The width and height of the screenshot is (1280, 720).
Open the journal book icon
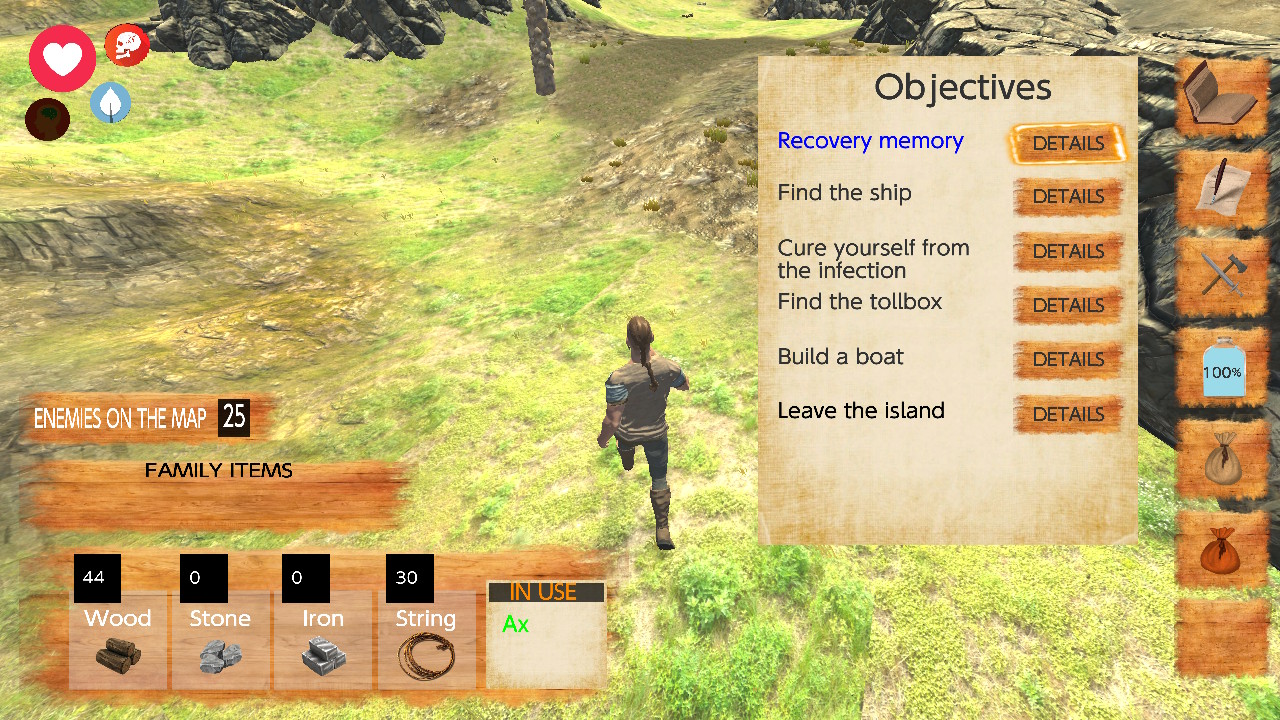tap(1221, 95)
